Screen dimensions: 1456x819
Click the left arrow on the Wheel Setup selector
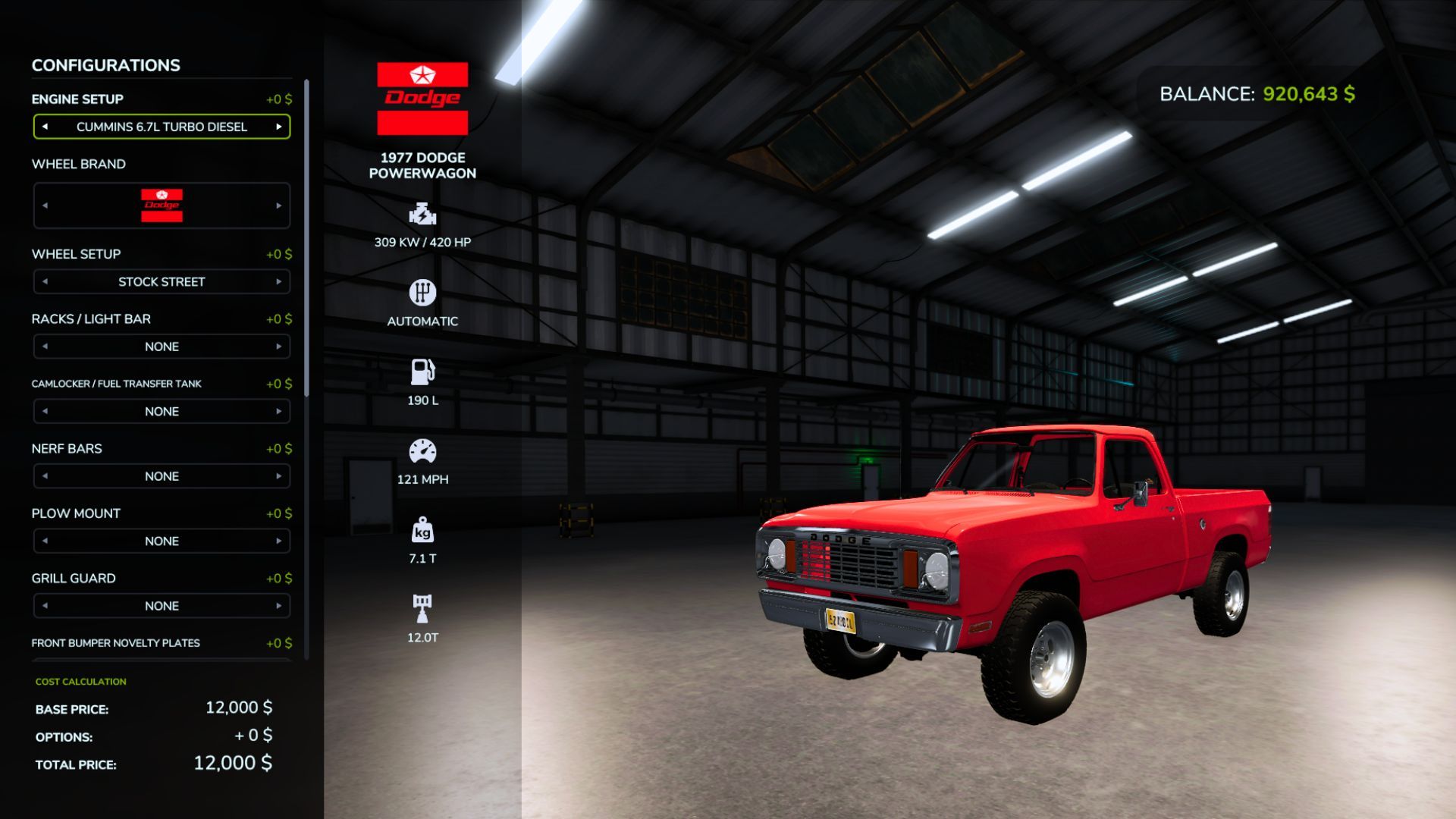44,281
